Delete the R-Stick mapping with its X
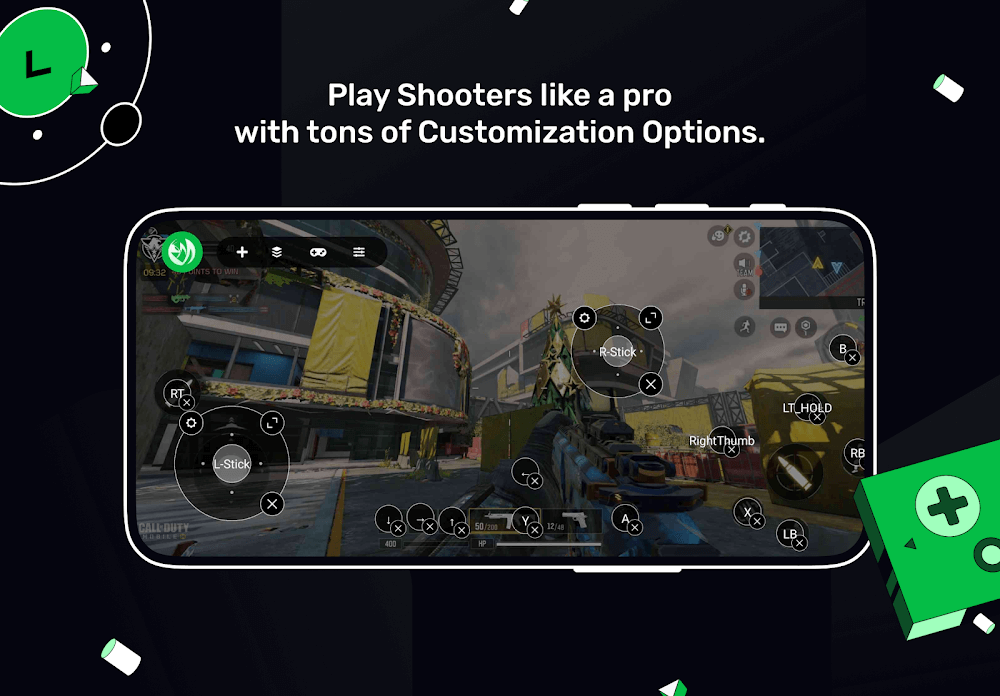This screenshot has height=696, width=1000. 650,383
